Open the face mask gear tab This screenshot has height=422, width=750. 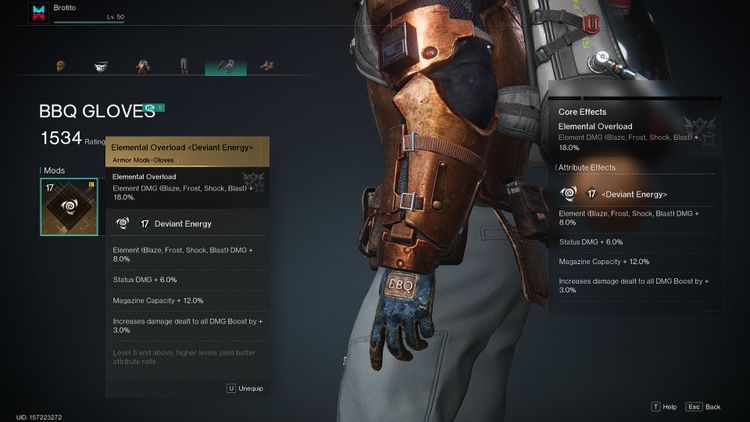click(102, 66)
